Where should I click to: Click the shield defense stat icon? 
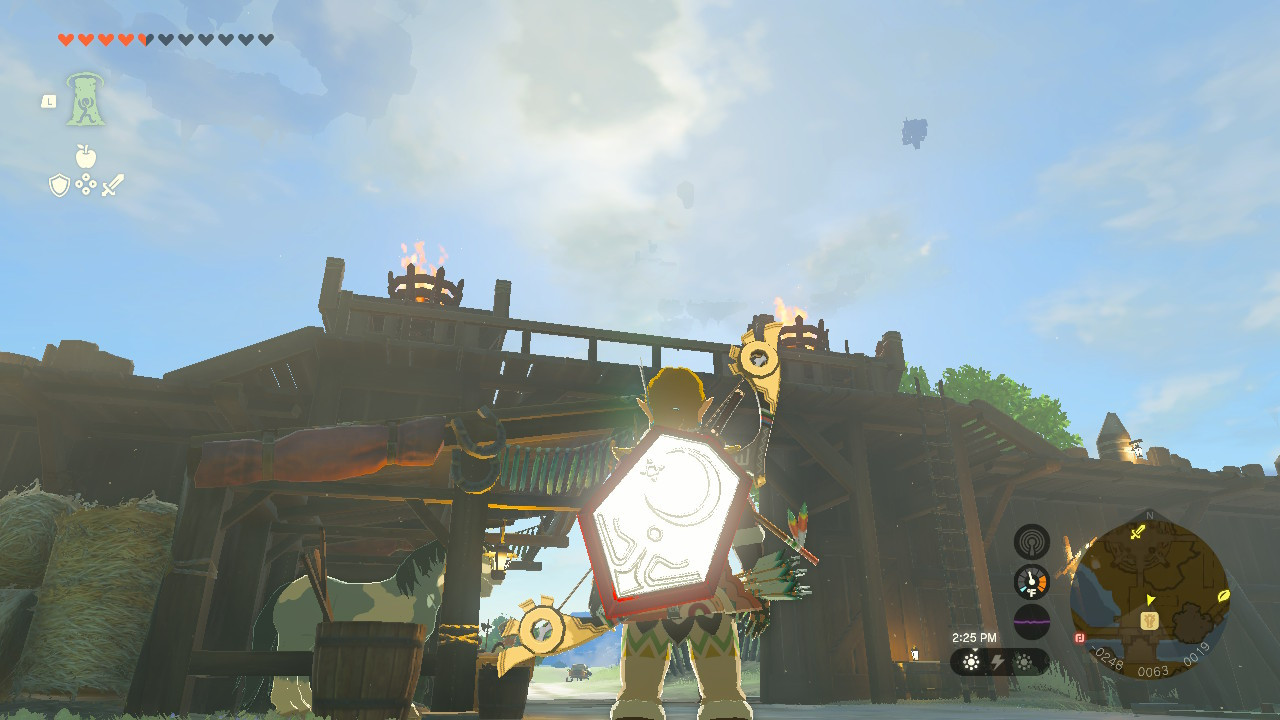tap(58, 185)
